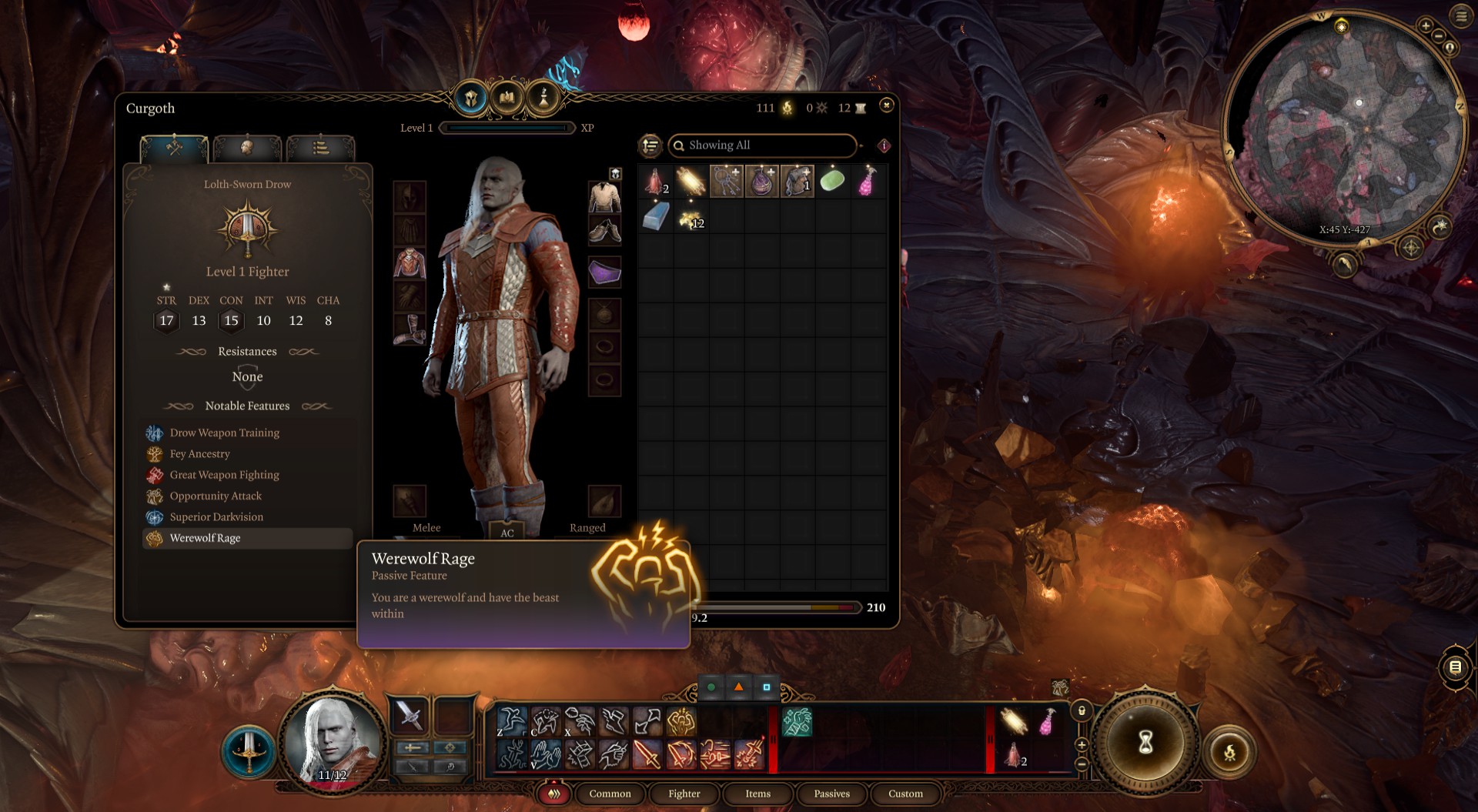
Task: Zoom in on the minimap
Action: tap(1426, 26)
